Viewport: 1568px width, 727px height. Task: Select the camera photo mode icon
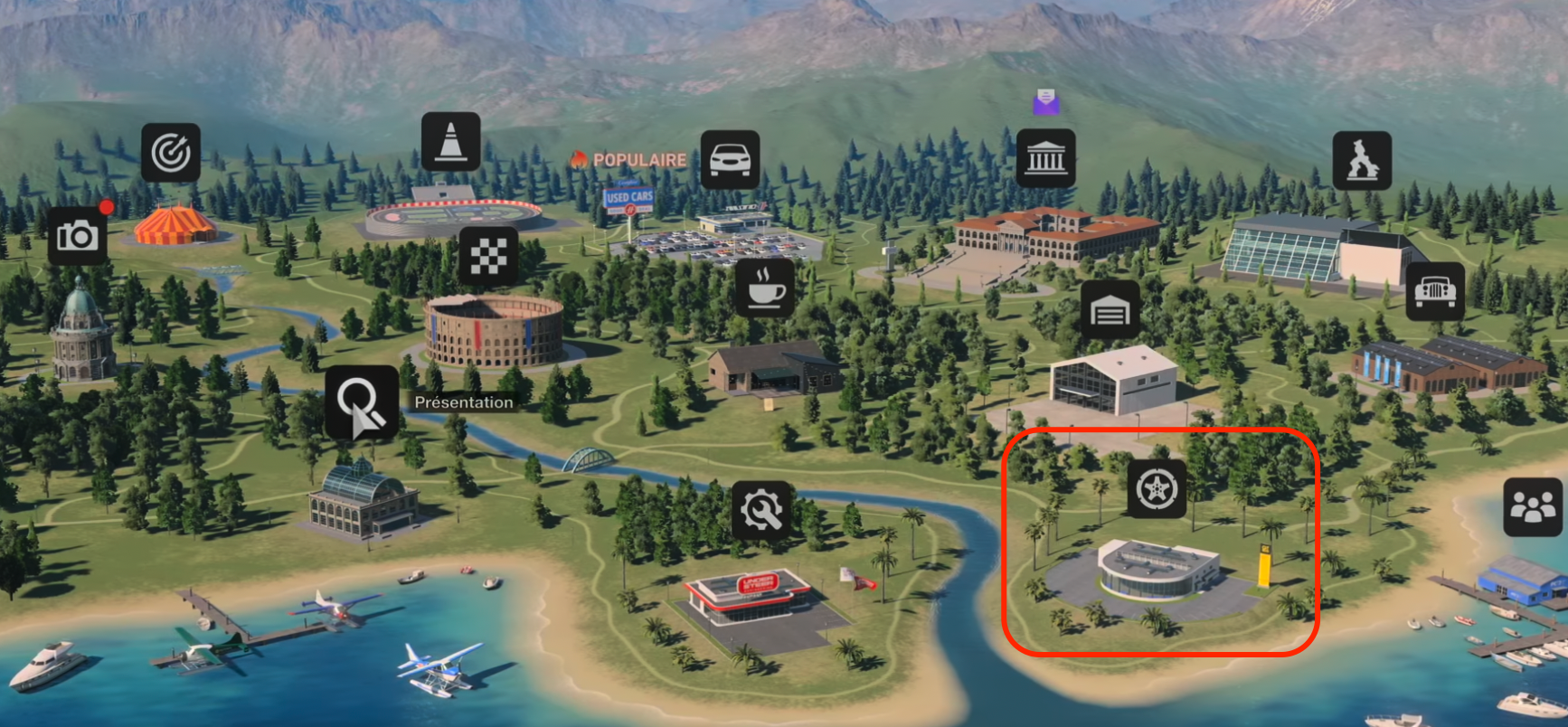78,236
